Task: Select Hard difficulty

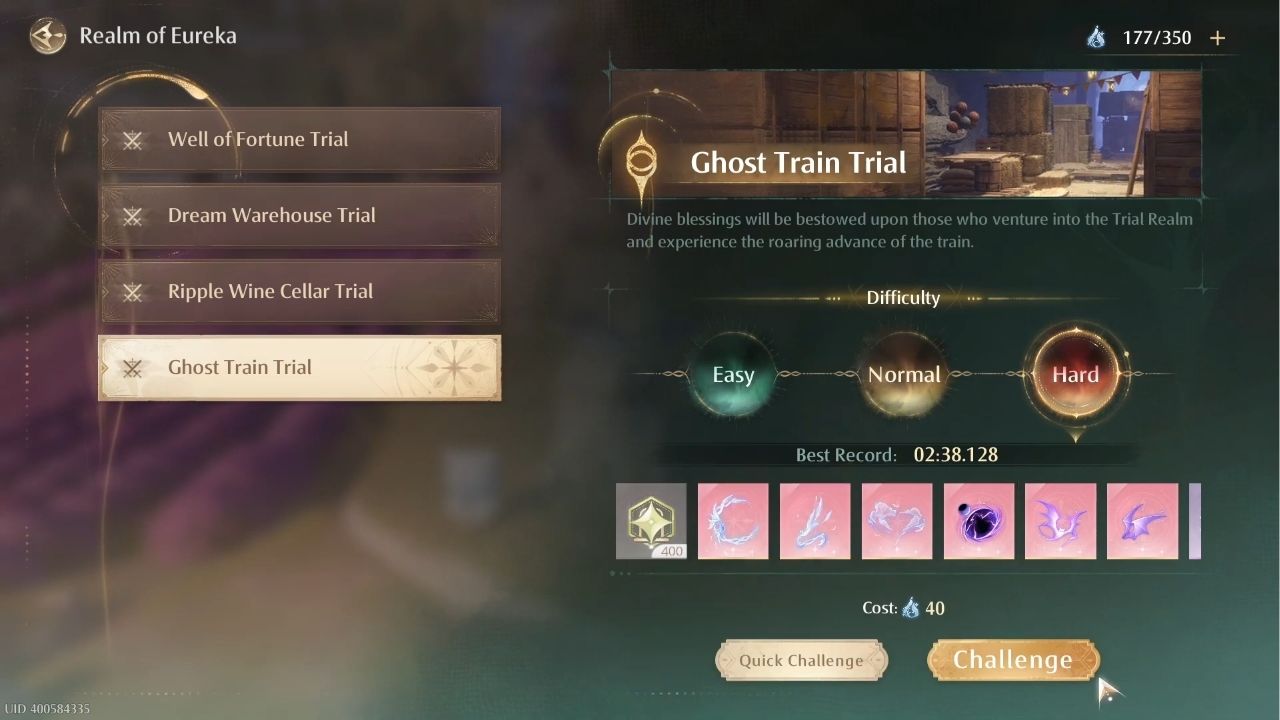Action: point(1075,374)
